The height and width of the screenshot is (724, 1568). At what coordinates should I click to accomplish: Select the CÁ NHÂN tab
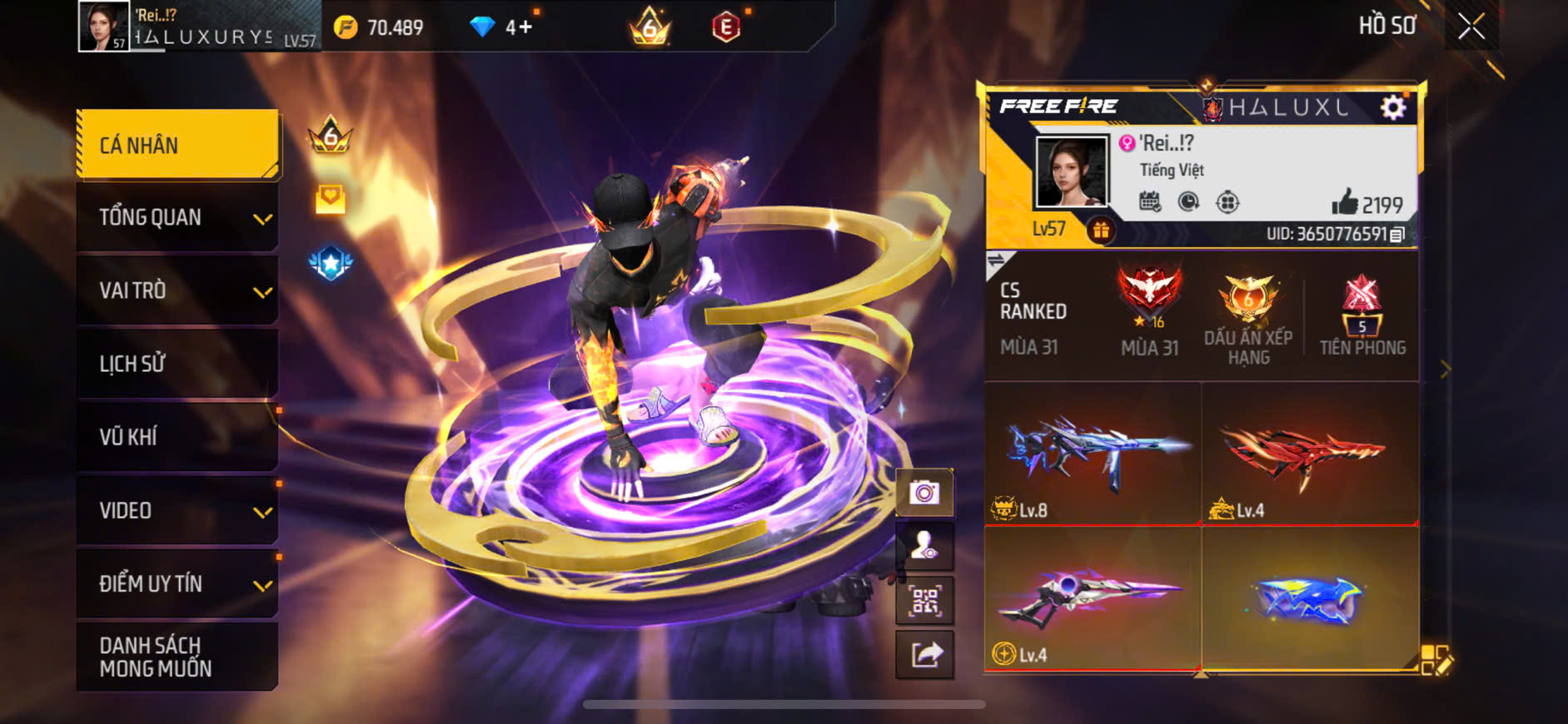pos(177,145)
